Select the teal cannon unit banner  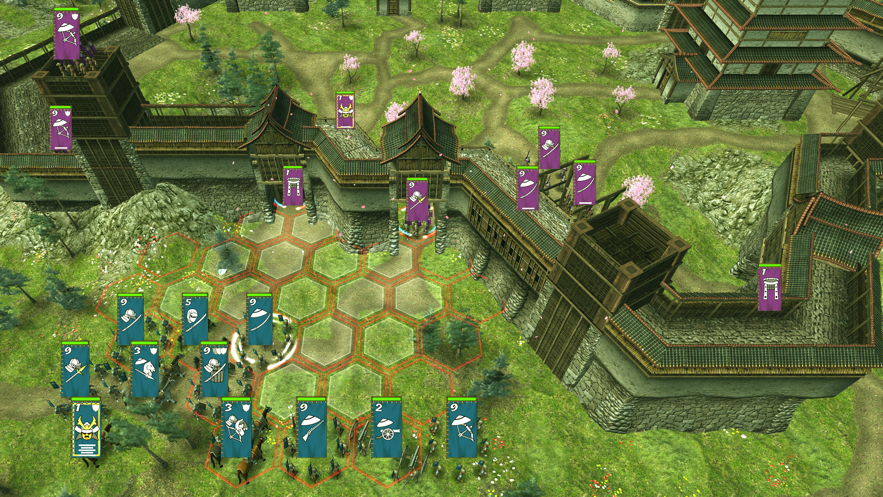386,428
